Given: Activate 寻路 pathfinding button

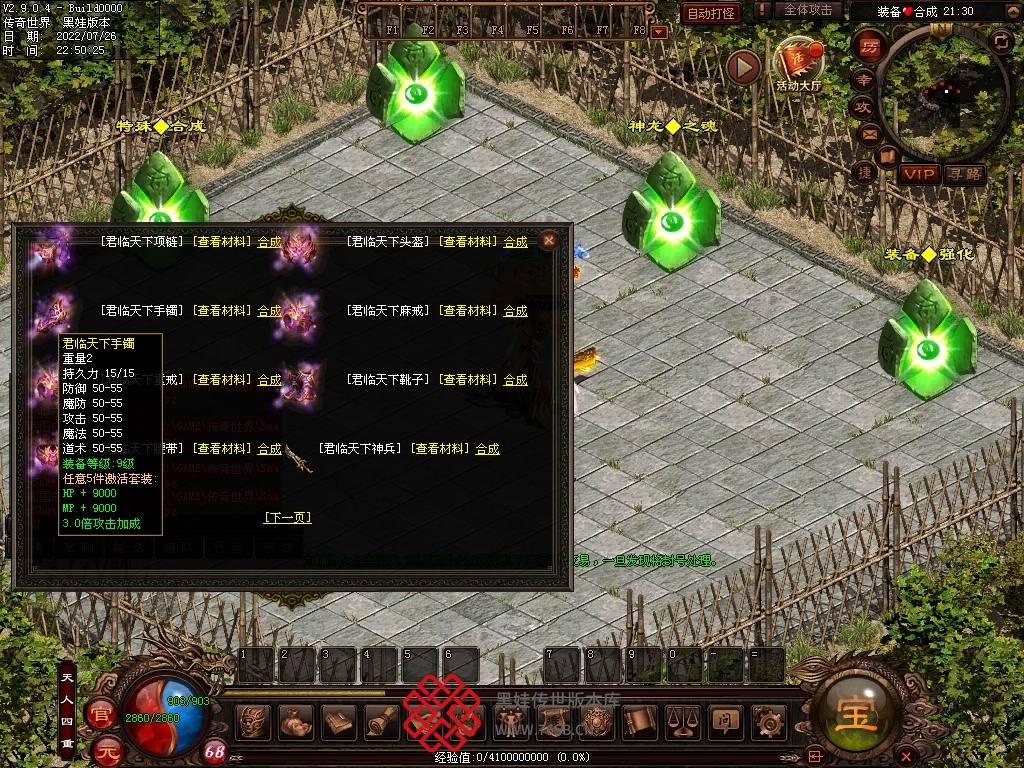Looking at the screenshot, I should (965, 174).
